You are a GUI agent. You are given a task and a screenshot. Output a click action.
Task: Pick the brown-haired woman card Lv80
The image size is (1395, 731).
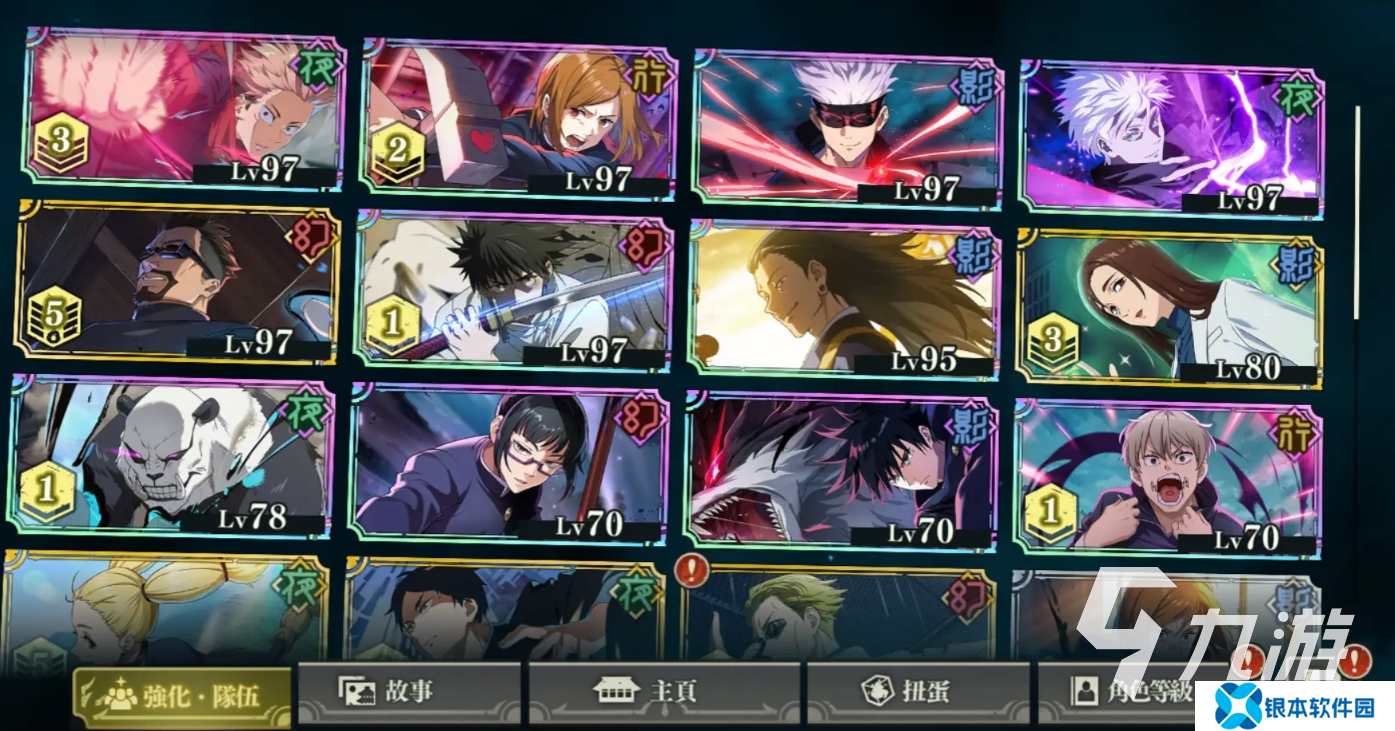click(1167, 310)
